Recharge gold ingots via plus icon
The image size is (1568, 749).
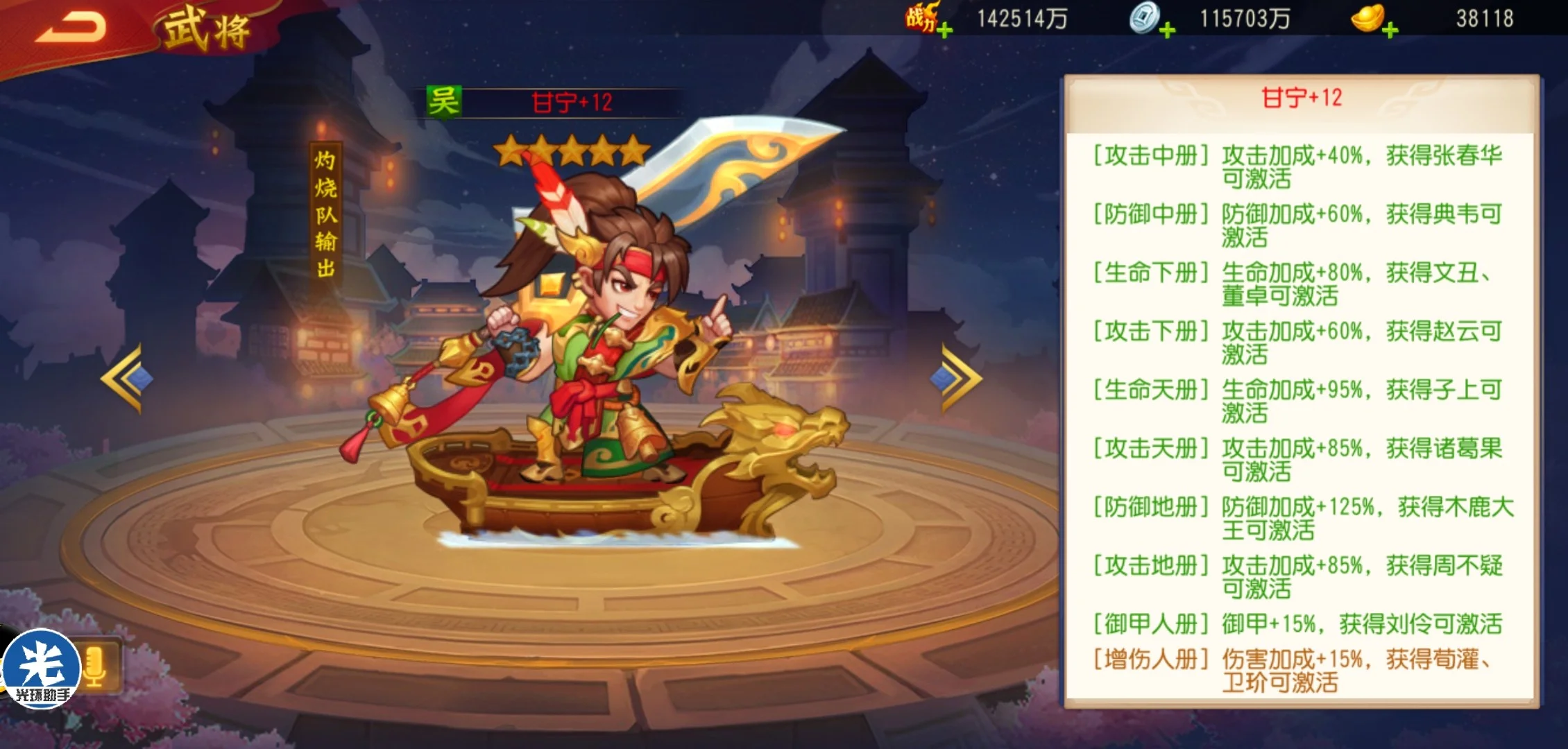(1390, 30)
